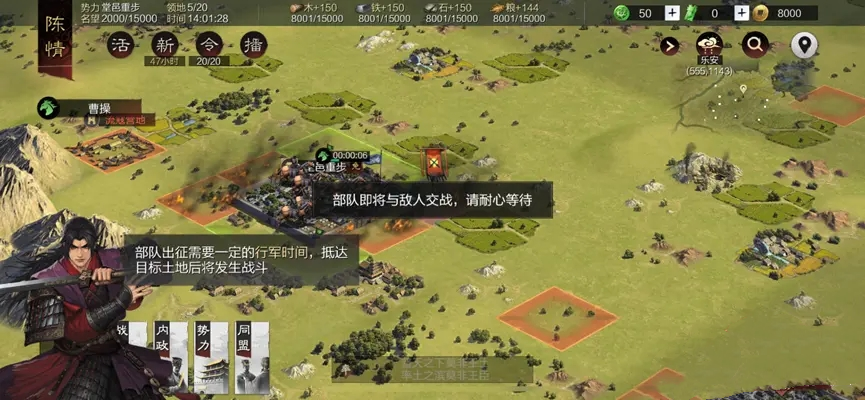865x400 pixels.
Task: Tap the map pin location button
Action: [804, 44]
